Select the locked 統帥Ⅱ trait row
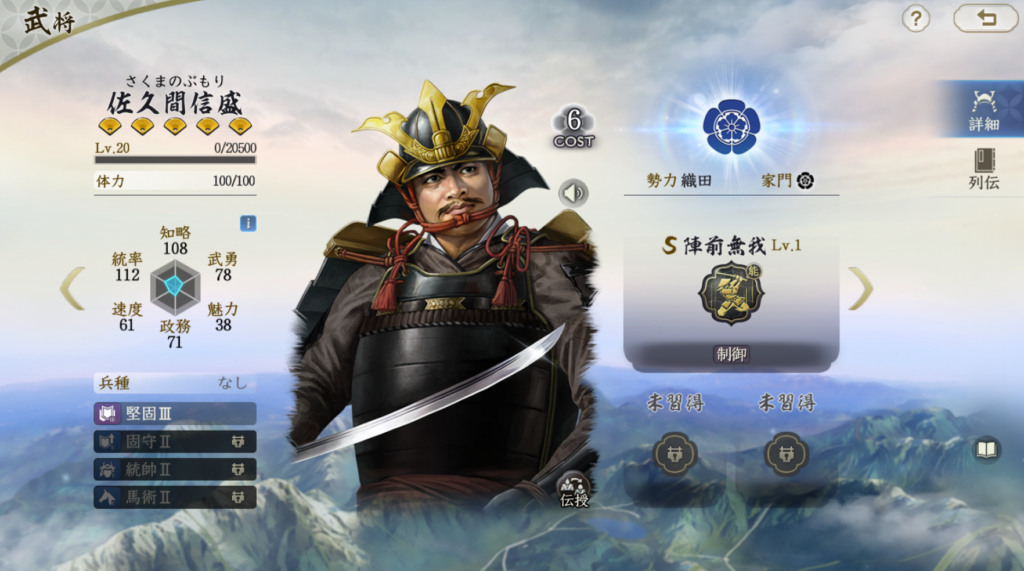Viewport: 1024px width, 571px height. [x=175, y=469]
